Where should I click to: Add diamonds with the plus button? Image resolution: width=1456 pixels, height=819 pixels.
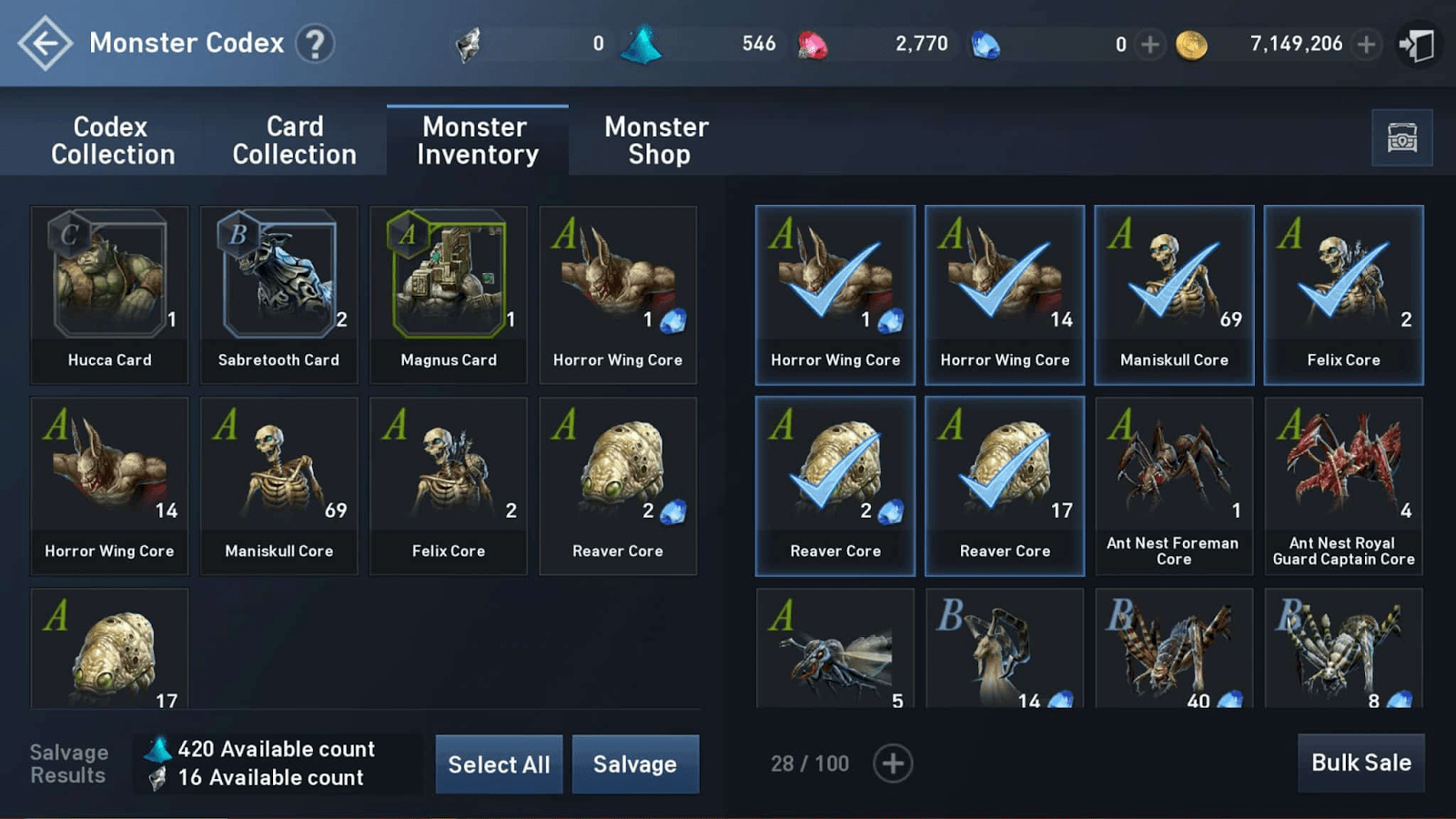1149,43
